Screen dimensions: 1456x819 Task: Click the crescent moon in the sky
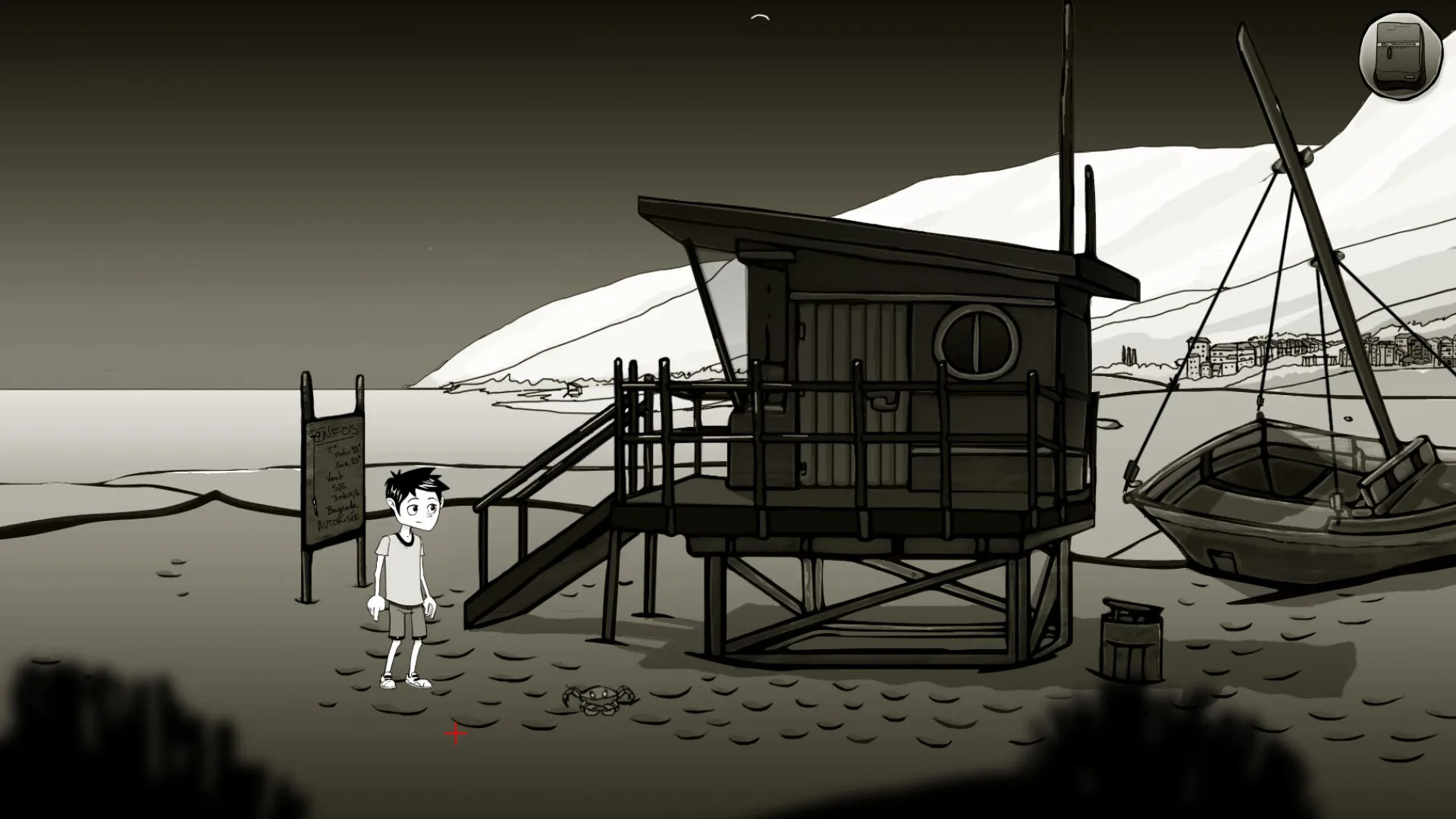(761, 15)
